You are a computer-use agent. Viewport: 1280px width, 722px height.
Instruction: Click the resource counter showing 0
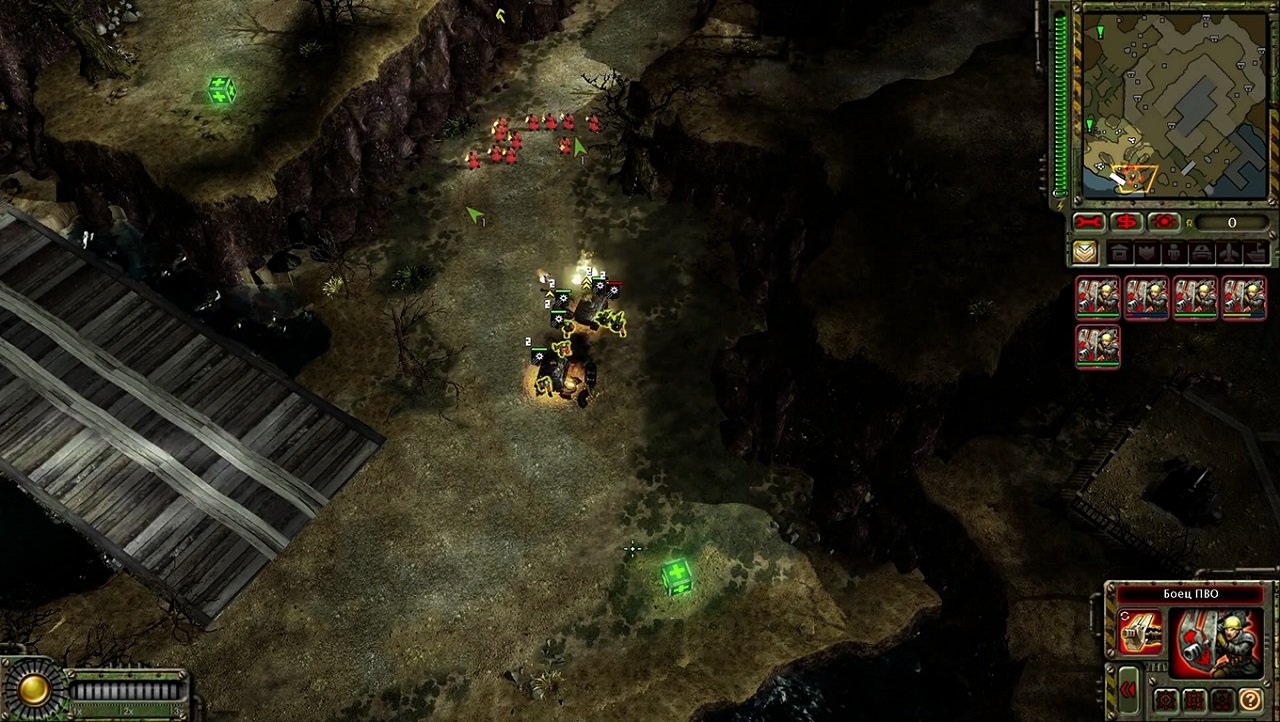(x=1231, y=222)
